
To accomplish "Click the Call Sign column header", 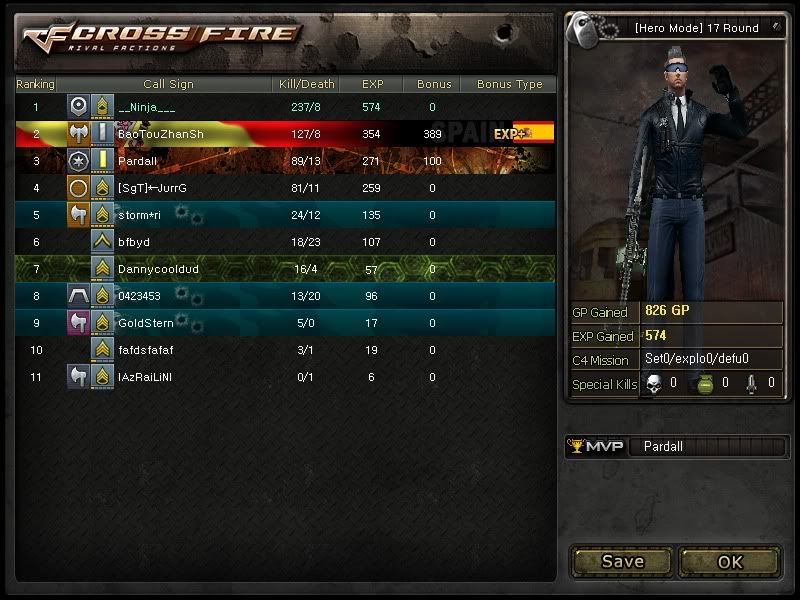I will (168, 85).
